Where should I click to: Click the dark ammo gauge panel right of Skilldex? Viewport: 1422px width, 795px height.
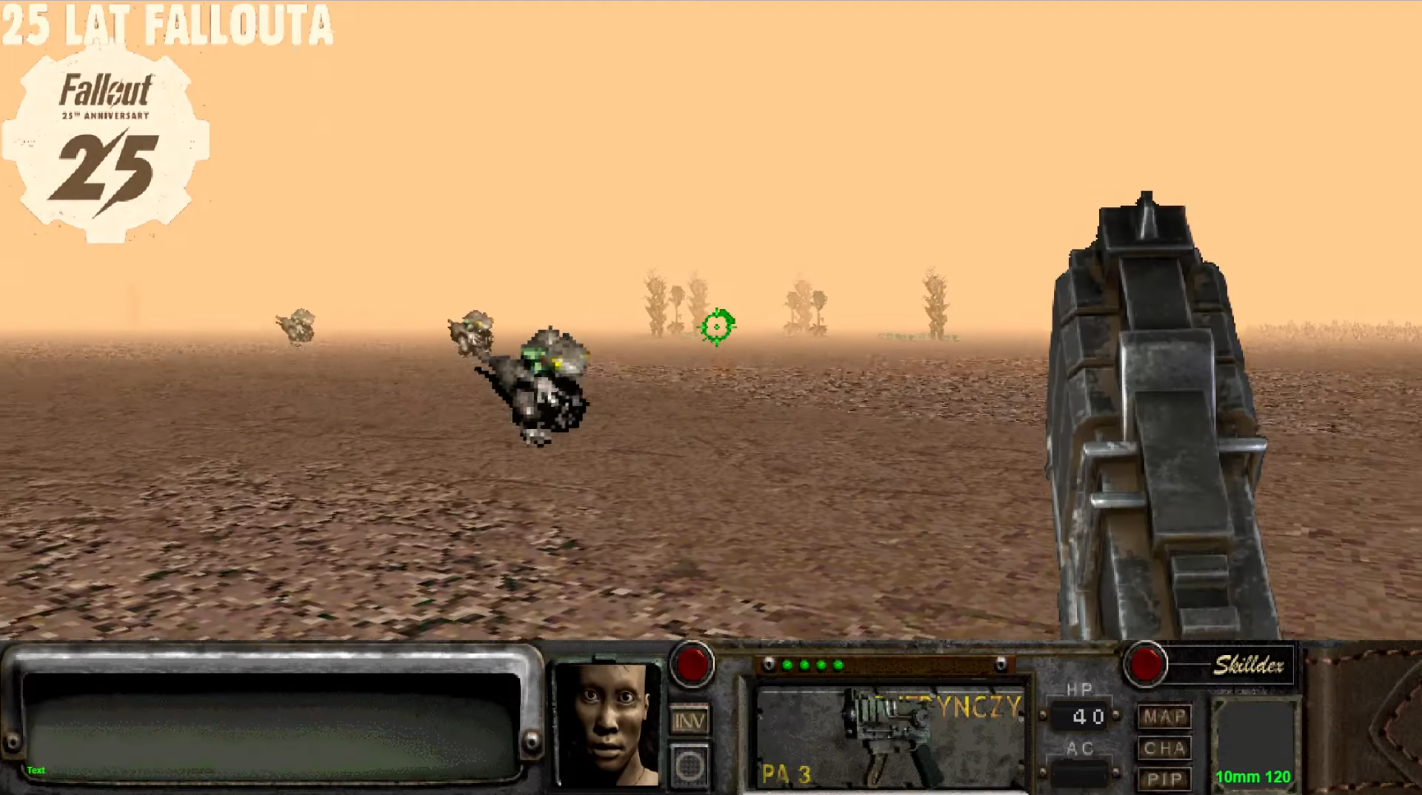pos(1254,738)
